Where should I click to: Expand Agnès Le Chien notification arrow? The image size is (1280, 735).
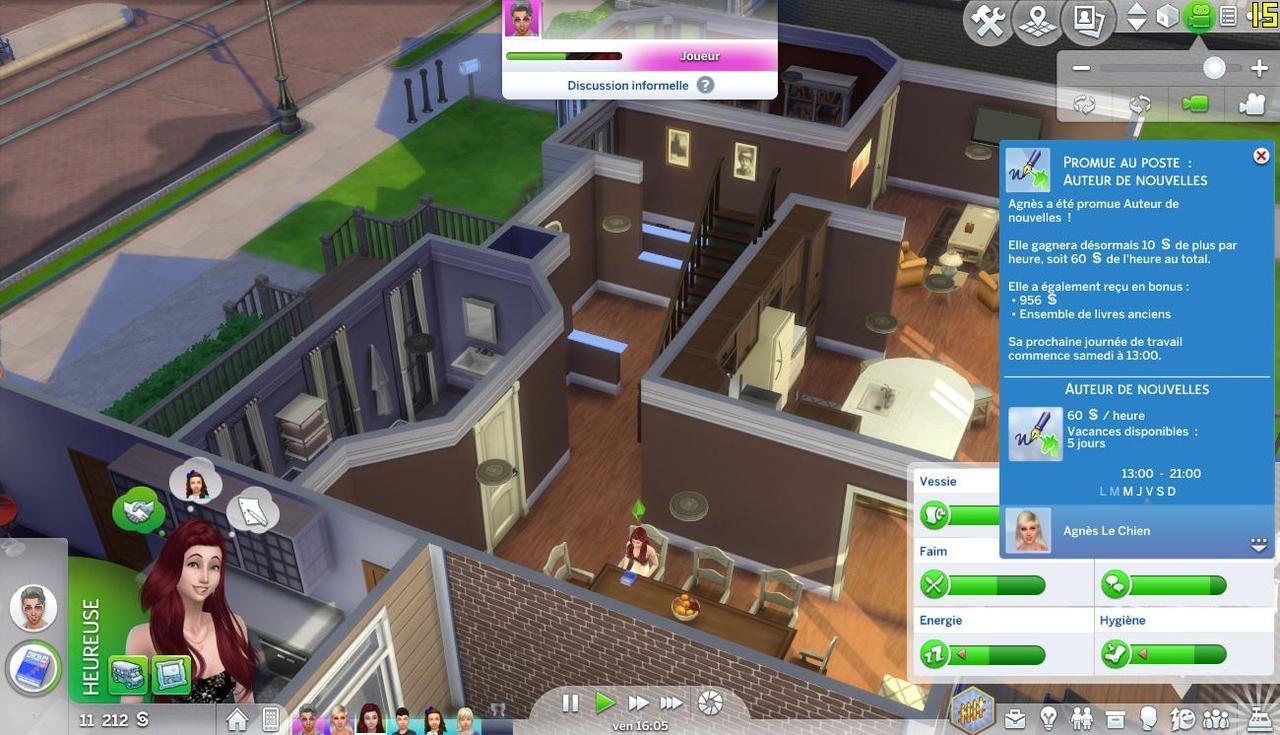click(1259, 545)
